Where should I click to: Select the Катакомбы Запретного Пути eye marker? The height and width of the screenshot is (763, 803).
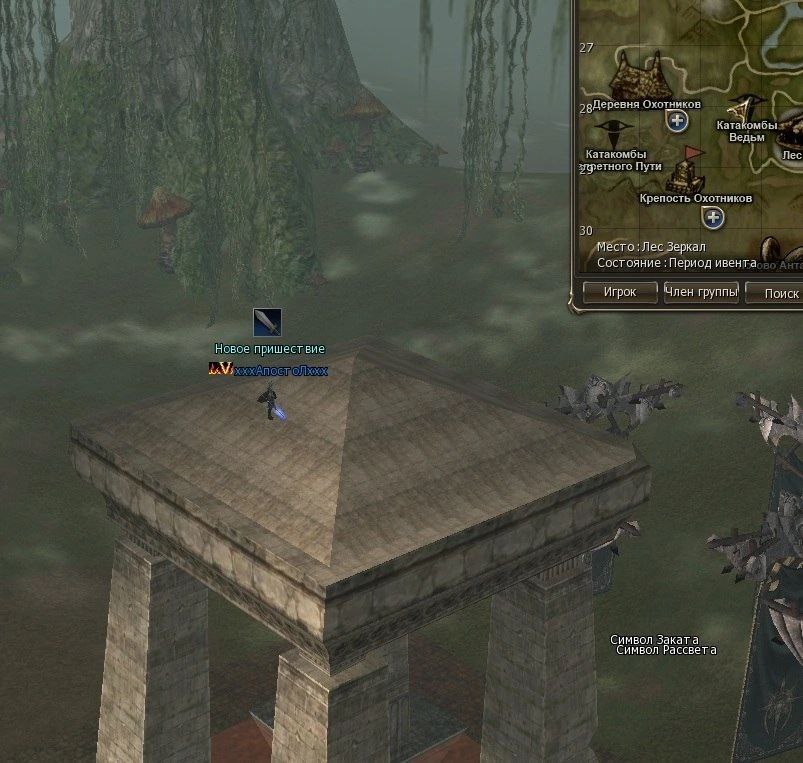tap(613, 133)
